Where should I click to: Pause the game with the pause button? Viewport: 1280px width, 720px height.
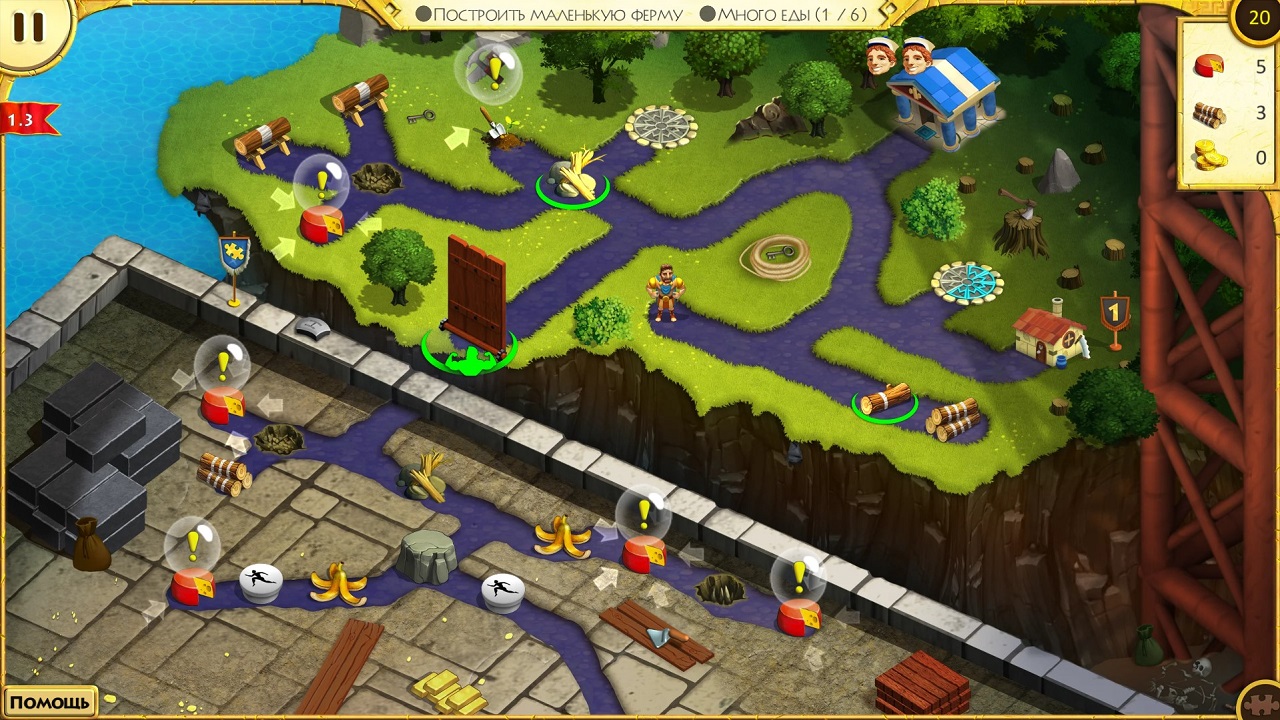pyautogui.click(x=28, y=28)
